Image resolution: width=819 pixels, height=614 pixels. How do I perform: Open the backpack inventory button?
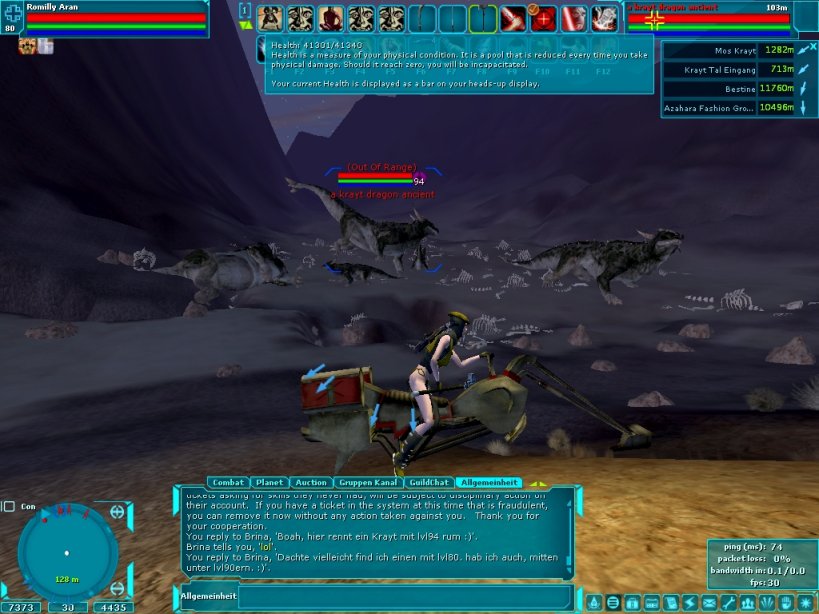click(632, 603)
